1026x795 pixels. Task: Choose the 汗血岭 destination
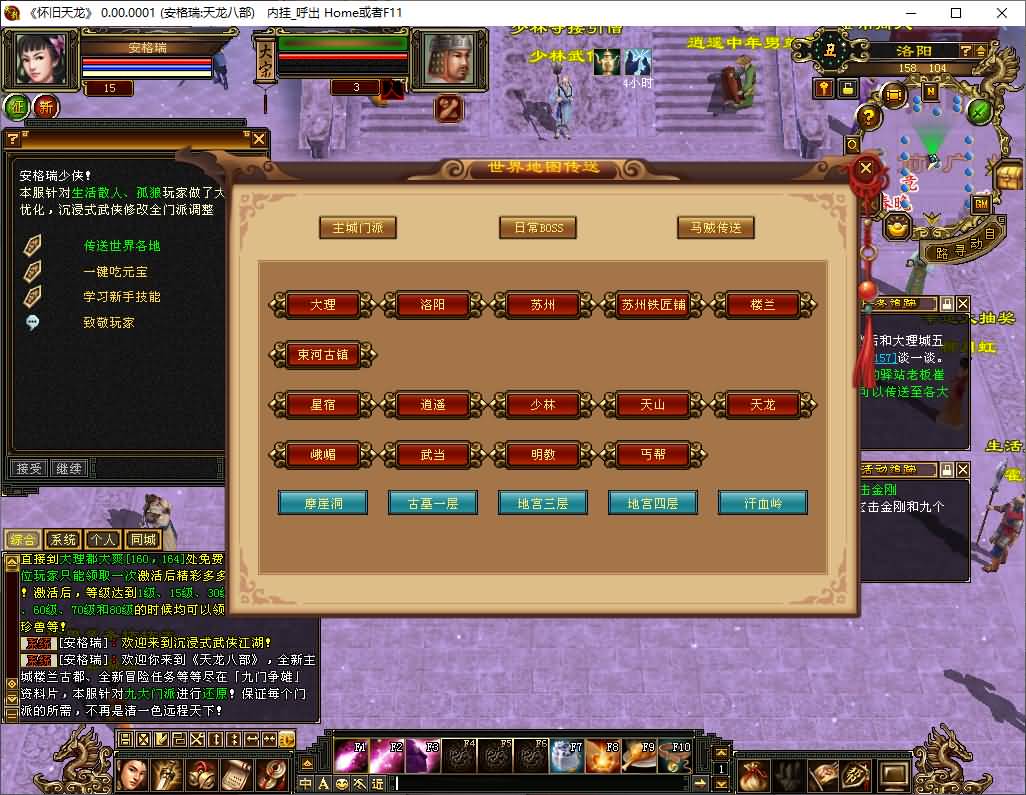point(763,503)
